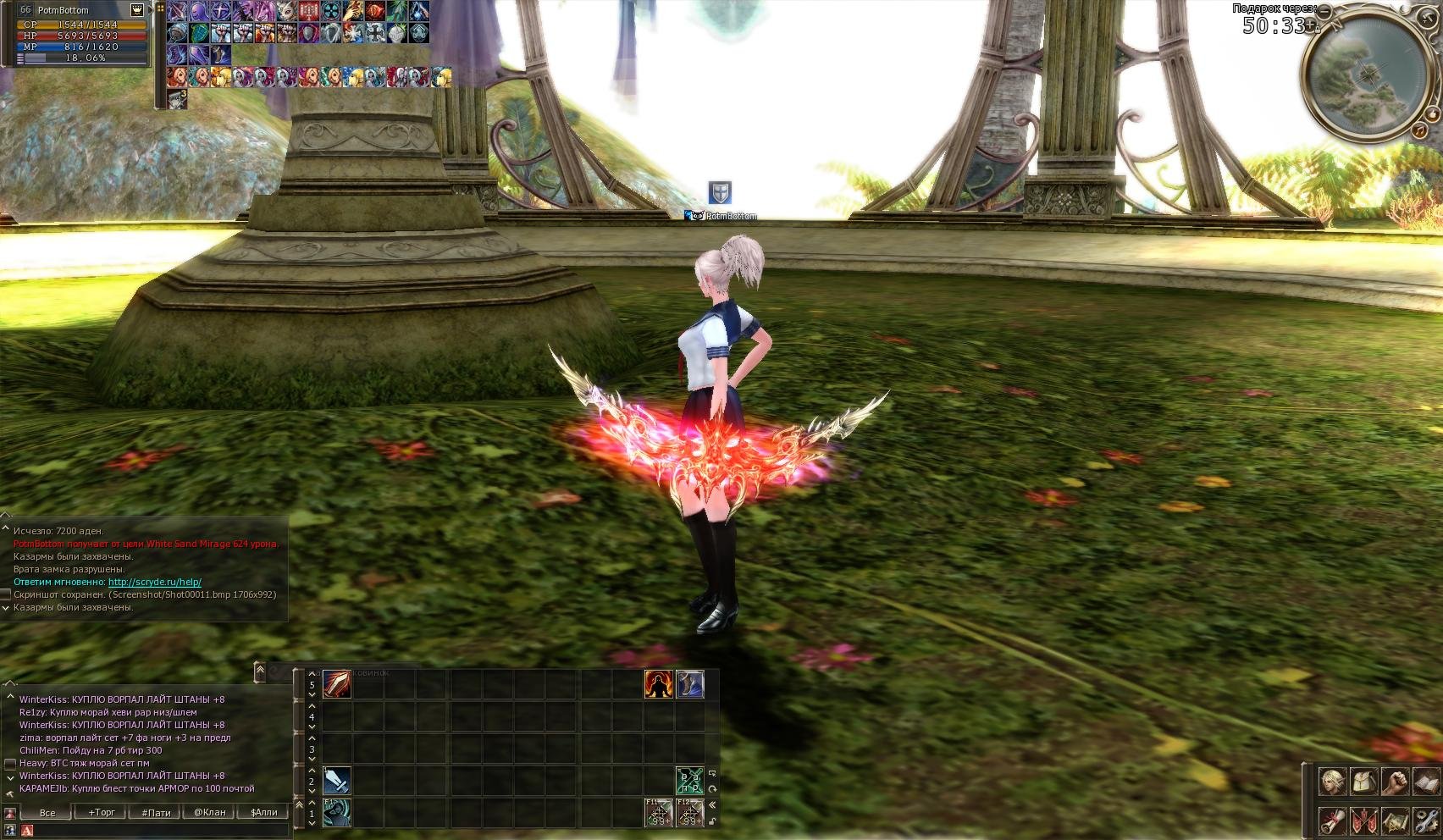
Task: Click the thumbs-up button beside the minimap
Action: 1434,113
